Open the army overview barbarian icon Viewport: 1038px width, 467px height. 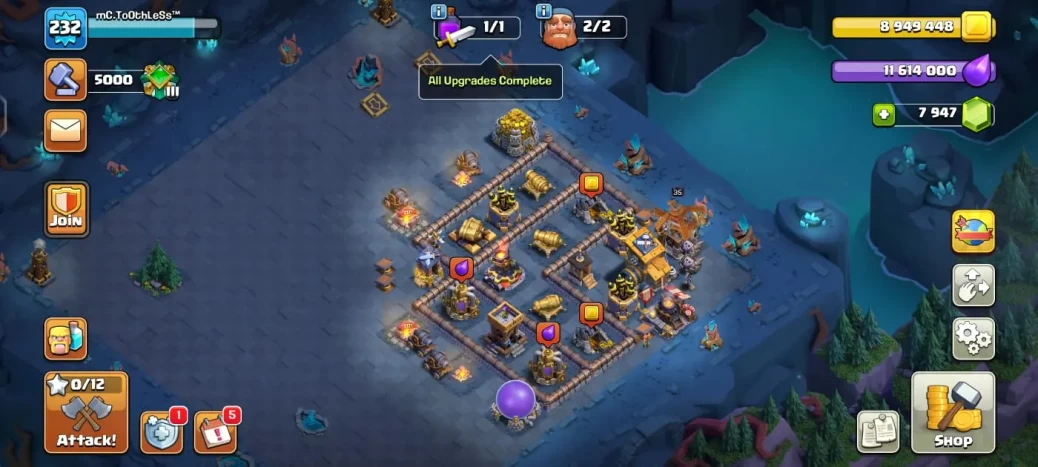pyautogui.click(x=65, y=339)
